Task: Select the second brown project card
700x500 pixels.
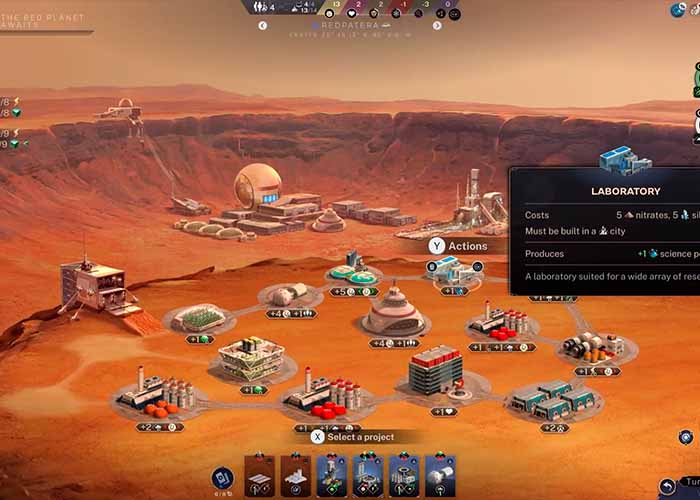Action: pyautogui.click(x=295, y=476)
